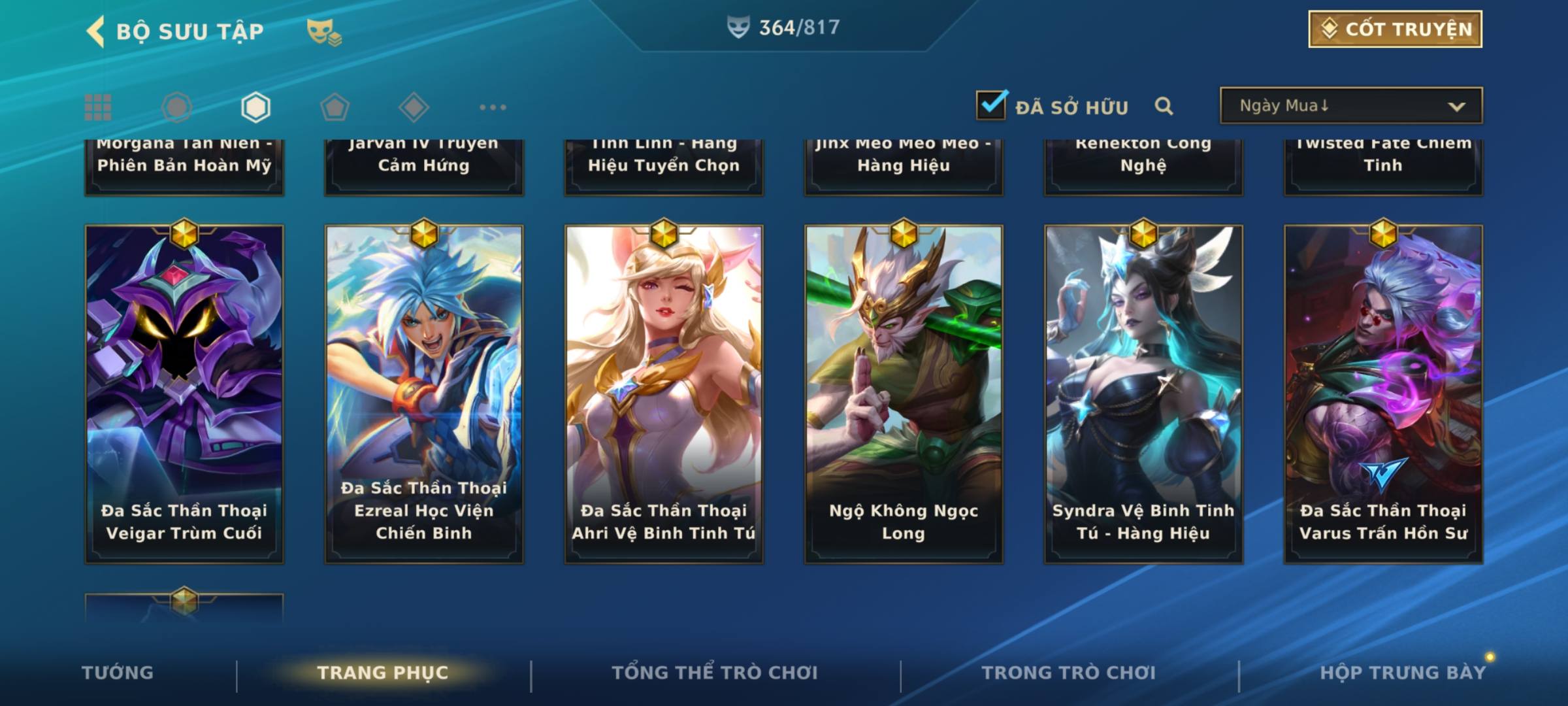Select the grid all-skins filter icon
1568x706 pixels.
98,107
